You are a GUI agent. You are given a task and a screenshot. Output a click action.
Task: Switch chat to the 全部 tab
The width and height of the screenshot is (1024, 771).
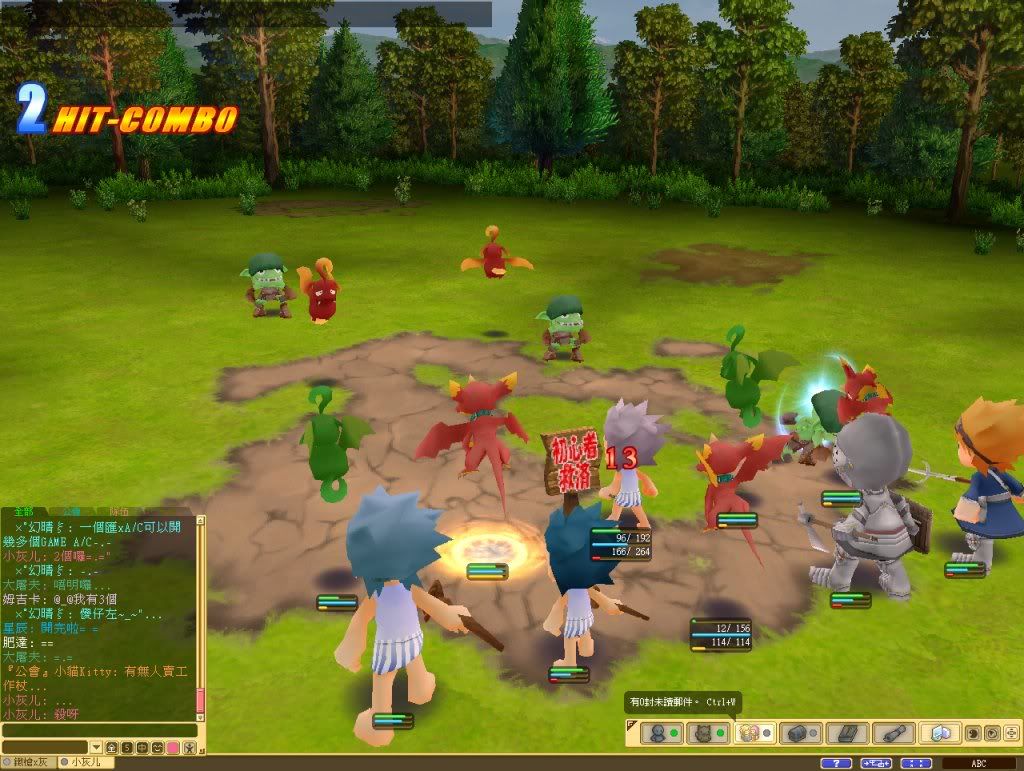pyautogui.click(x=24, y=511)
